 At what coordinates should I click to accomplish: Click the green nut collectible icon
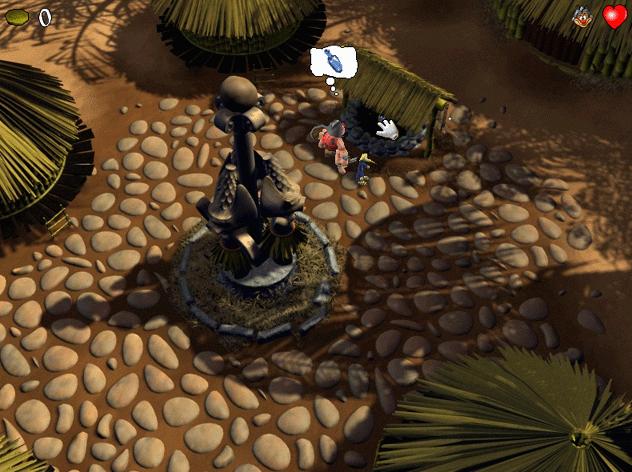click(17, 17)
